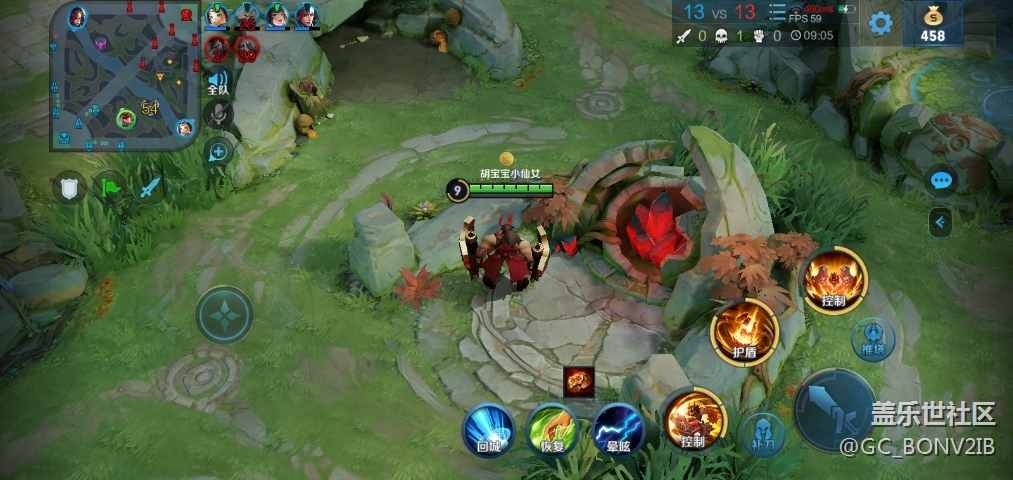Open settings with the blue gear
The image size is (1013, 480).
click(x=880, y=23)
